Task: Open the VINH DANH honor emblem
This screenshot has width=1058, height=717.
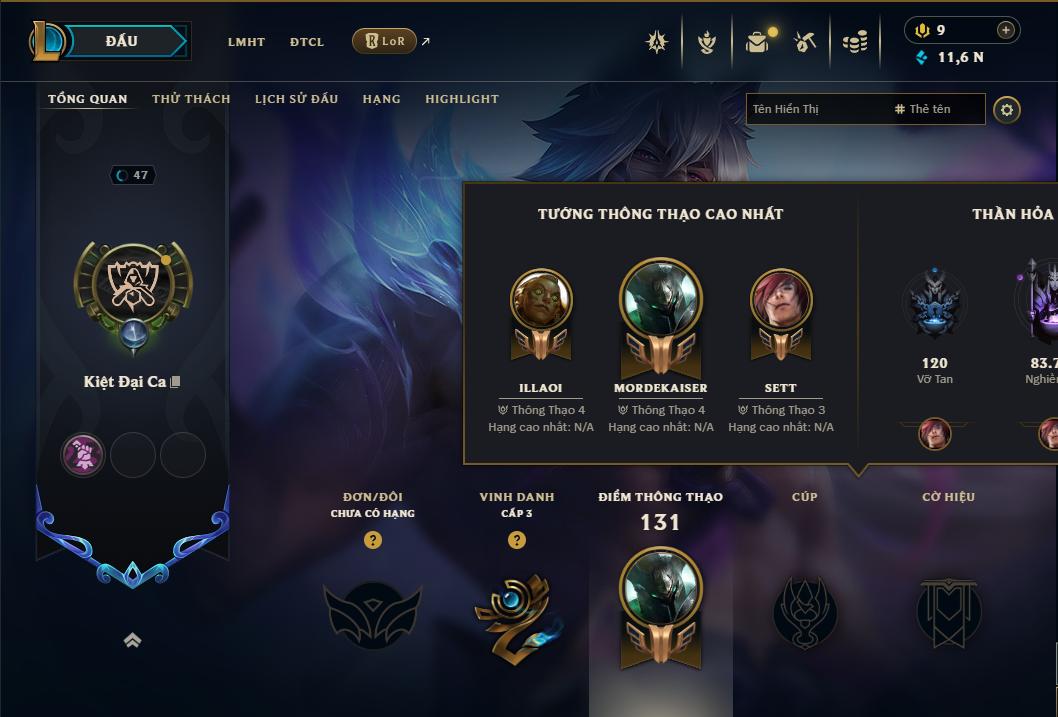Action: click(516, 614)
